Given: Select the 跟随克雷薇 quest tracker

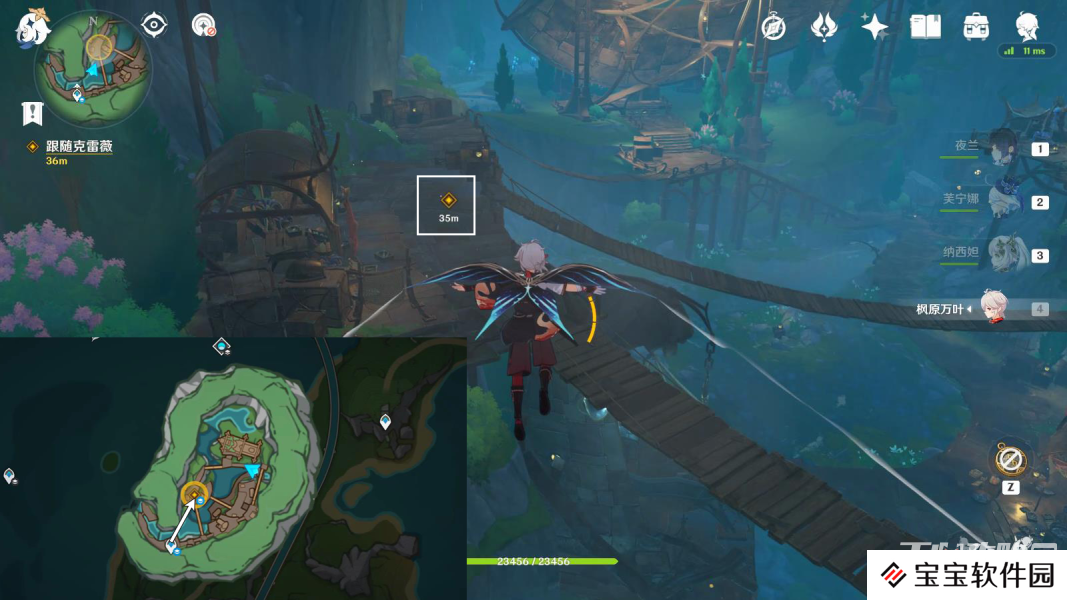Looking at the screenshot, I should coord(78,146).
